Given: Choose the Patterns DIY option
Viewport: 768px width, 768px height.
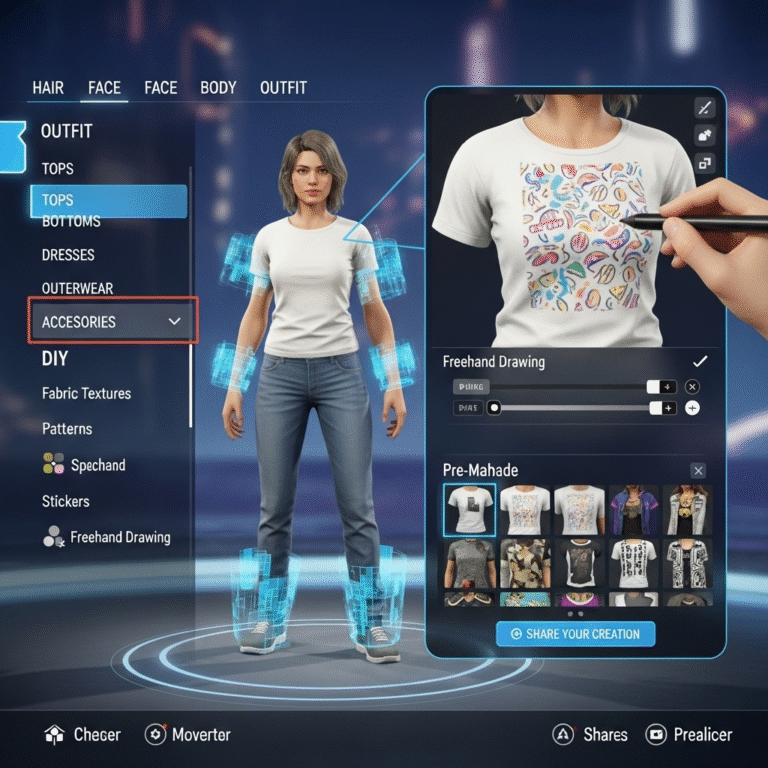Looking at the screenshot, I should 67,429.
